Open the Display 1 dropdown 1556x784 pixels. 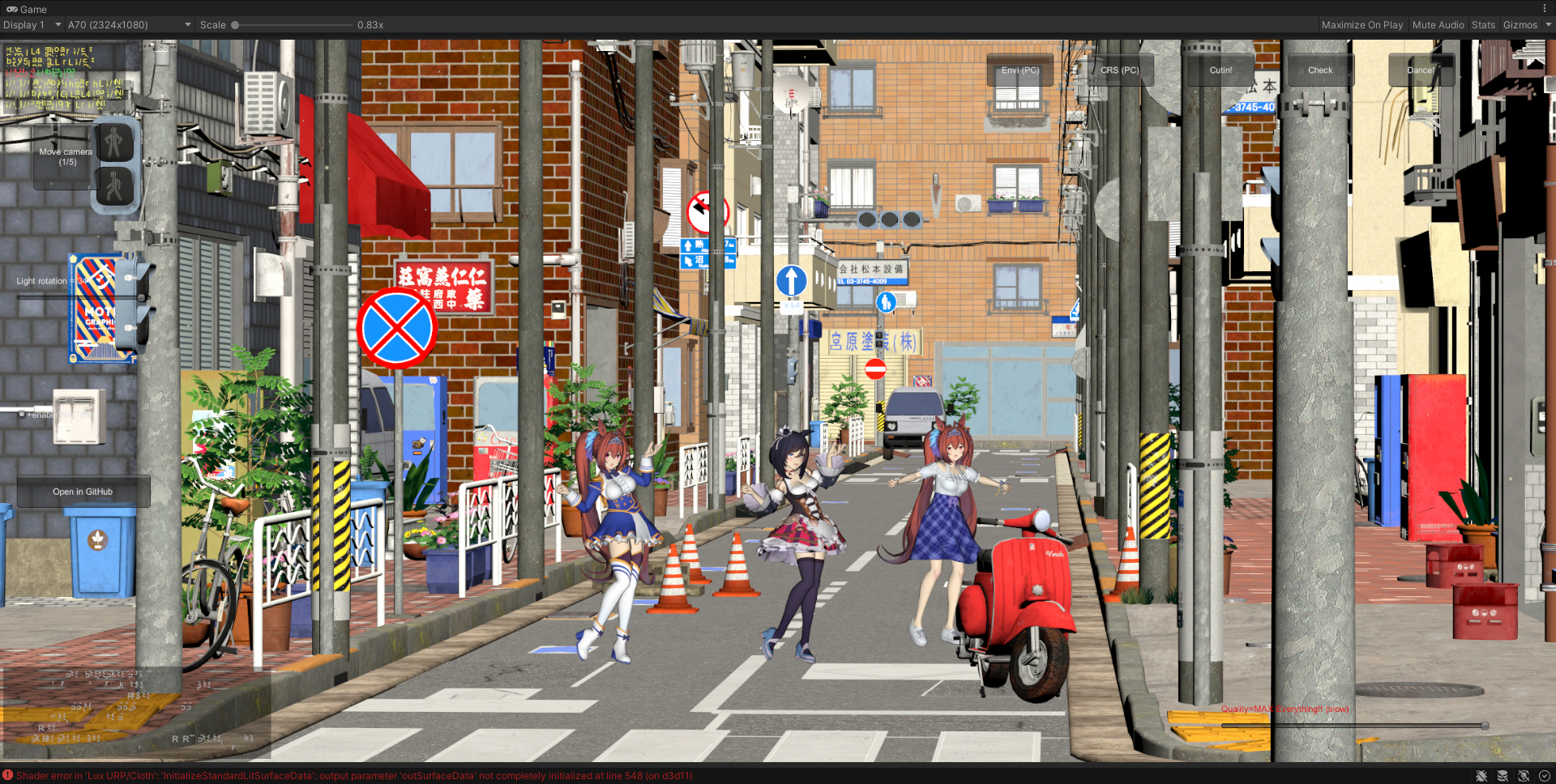pyautogui.click(x=31, y=24)
